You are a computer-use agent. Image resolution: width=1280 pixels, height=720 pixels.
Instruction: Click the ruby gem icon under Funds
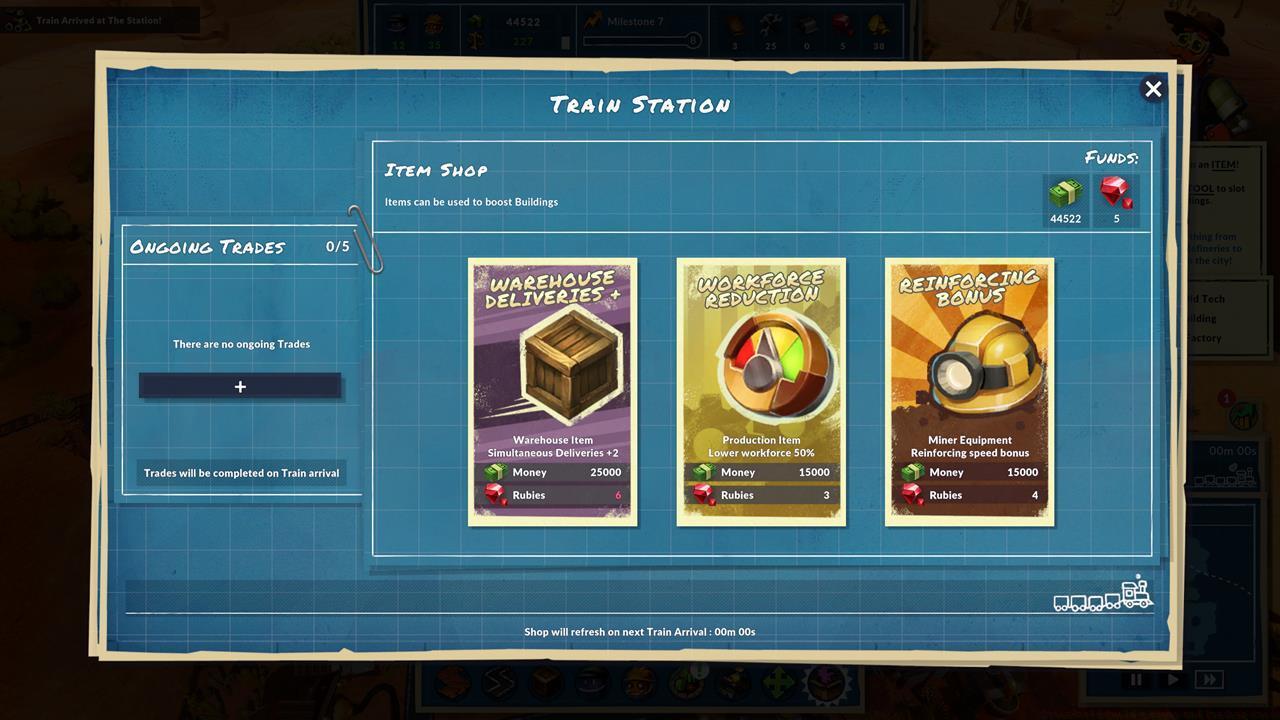(x=1117, y=192)
